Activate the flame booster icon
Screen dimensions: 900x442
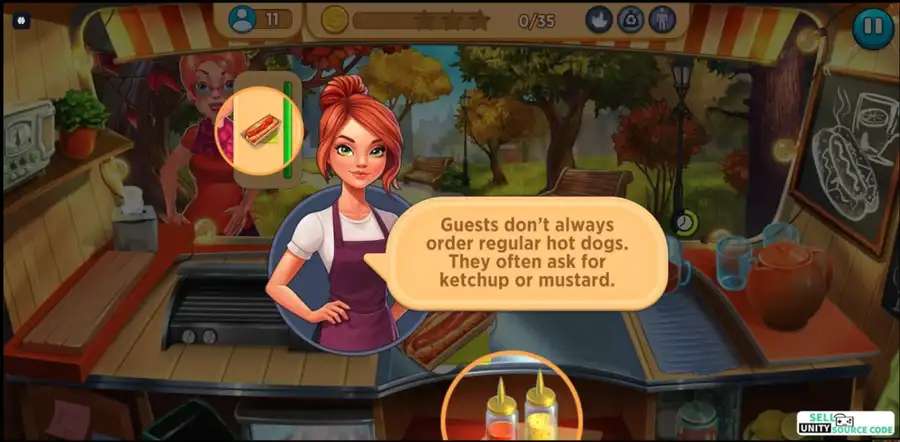point(598,19)
